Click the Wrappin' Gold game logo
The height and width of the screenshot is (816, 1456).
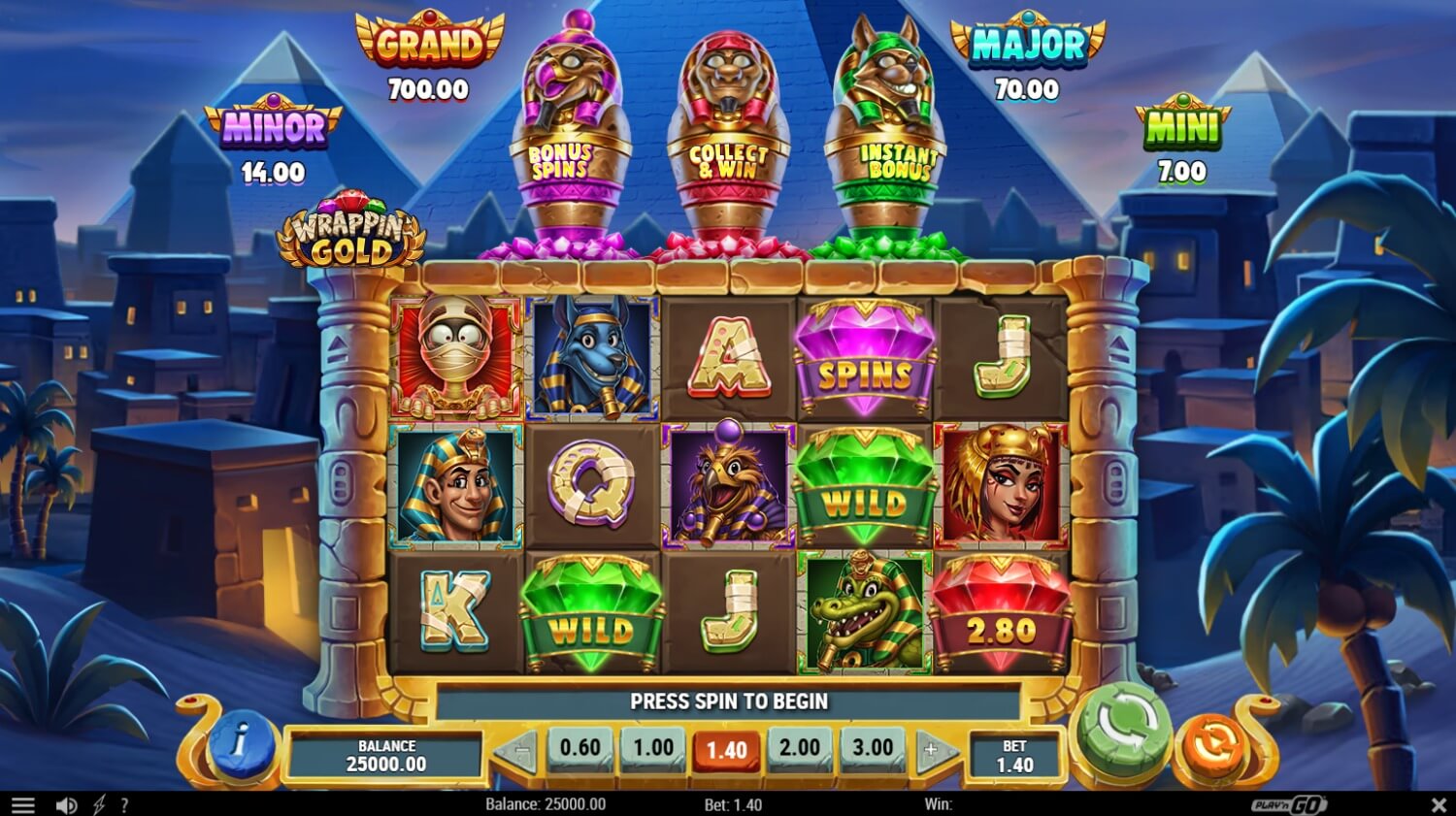352,230
